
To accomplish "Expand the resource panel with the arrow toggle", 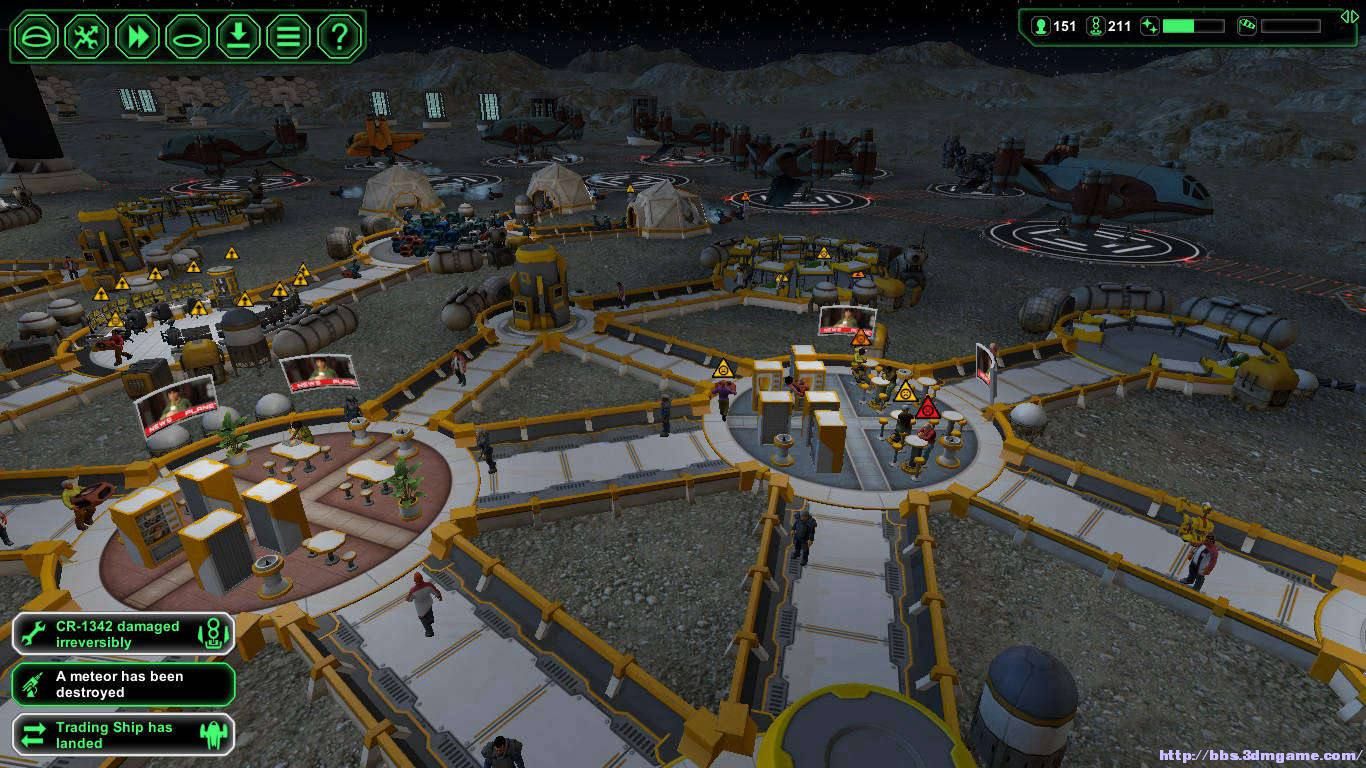I will click(1350, 17).
